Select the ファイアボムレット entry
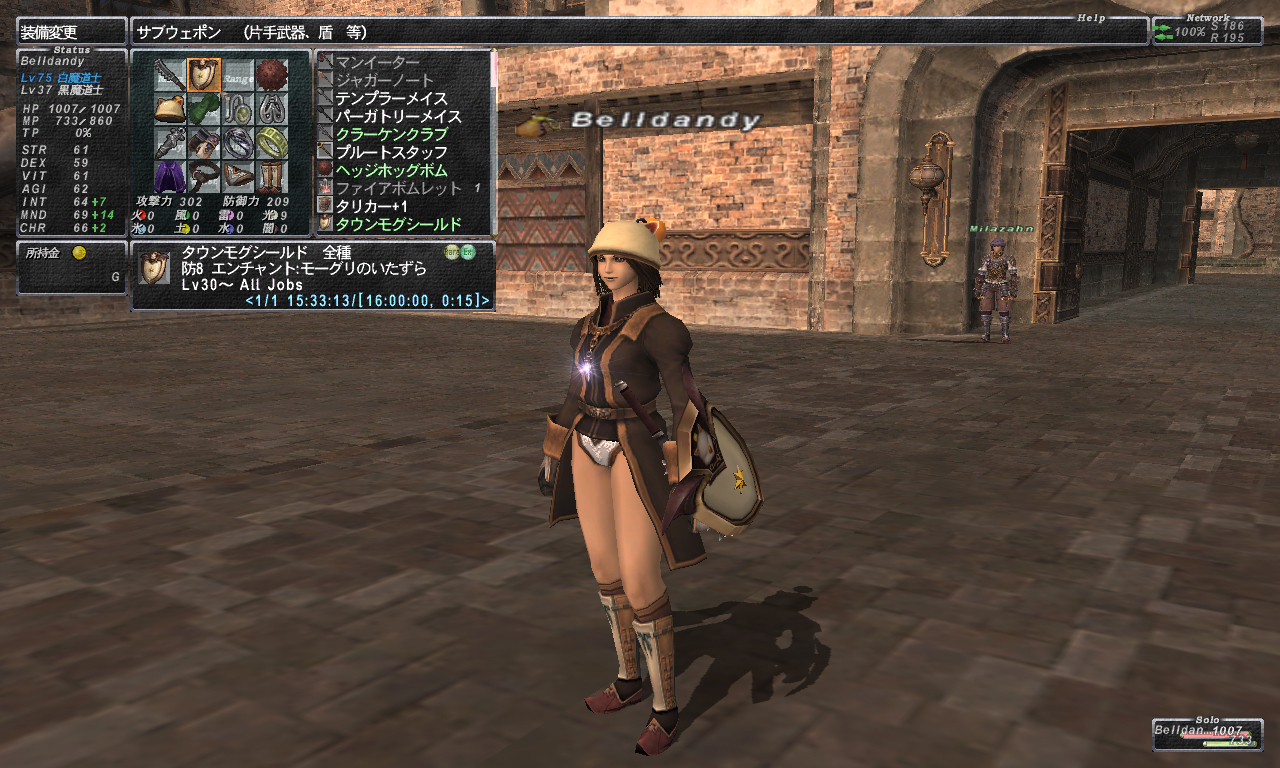The height and width of the screenshot is (768, 1280). pos(398,188)
